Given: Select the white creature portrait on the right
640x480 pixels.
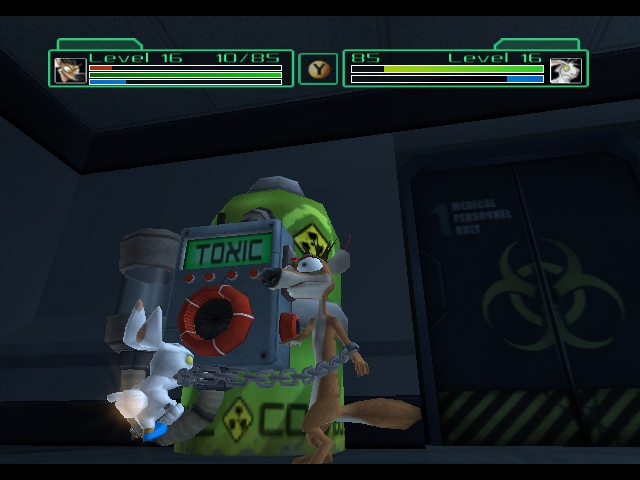Looking at the screenshot, I should [x=565, y=70].
